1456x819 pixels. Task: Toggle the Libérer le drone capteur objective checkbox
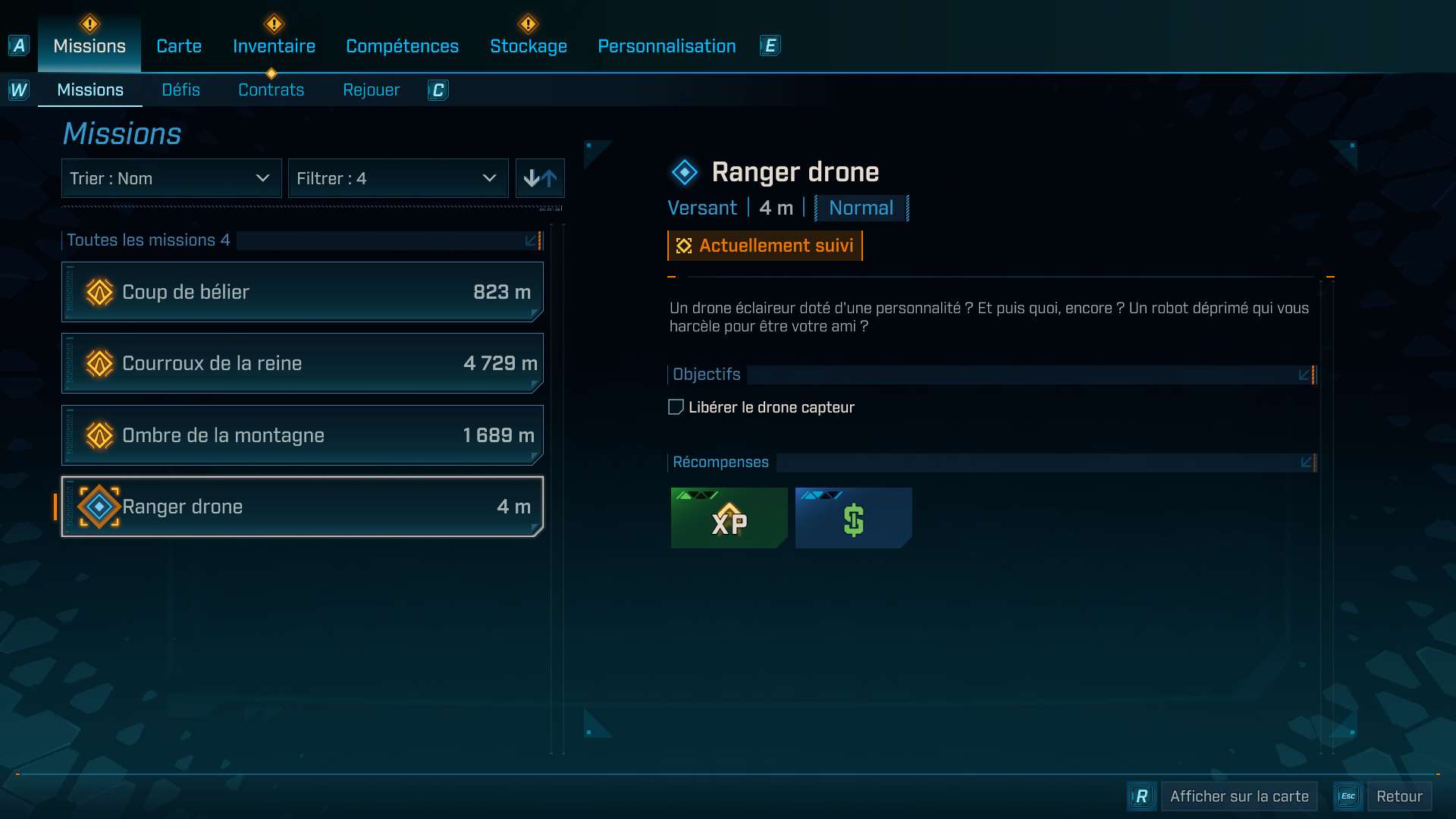click(675, 407)
